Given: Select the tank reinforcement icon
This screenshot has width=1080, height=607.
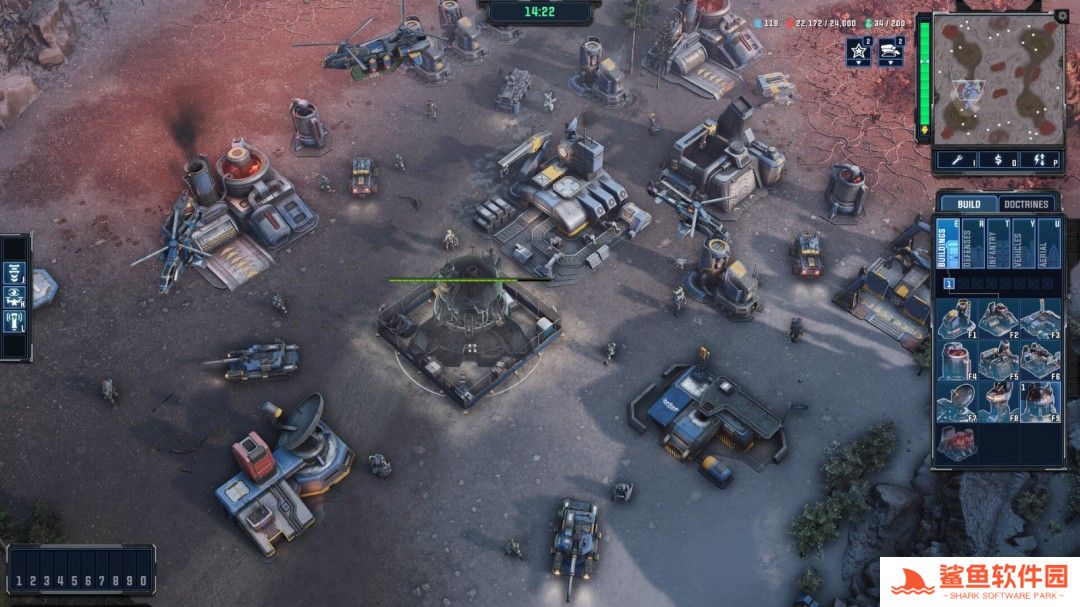Looking at the screenshot, I should [x=891, y=52].
